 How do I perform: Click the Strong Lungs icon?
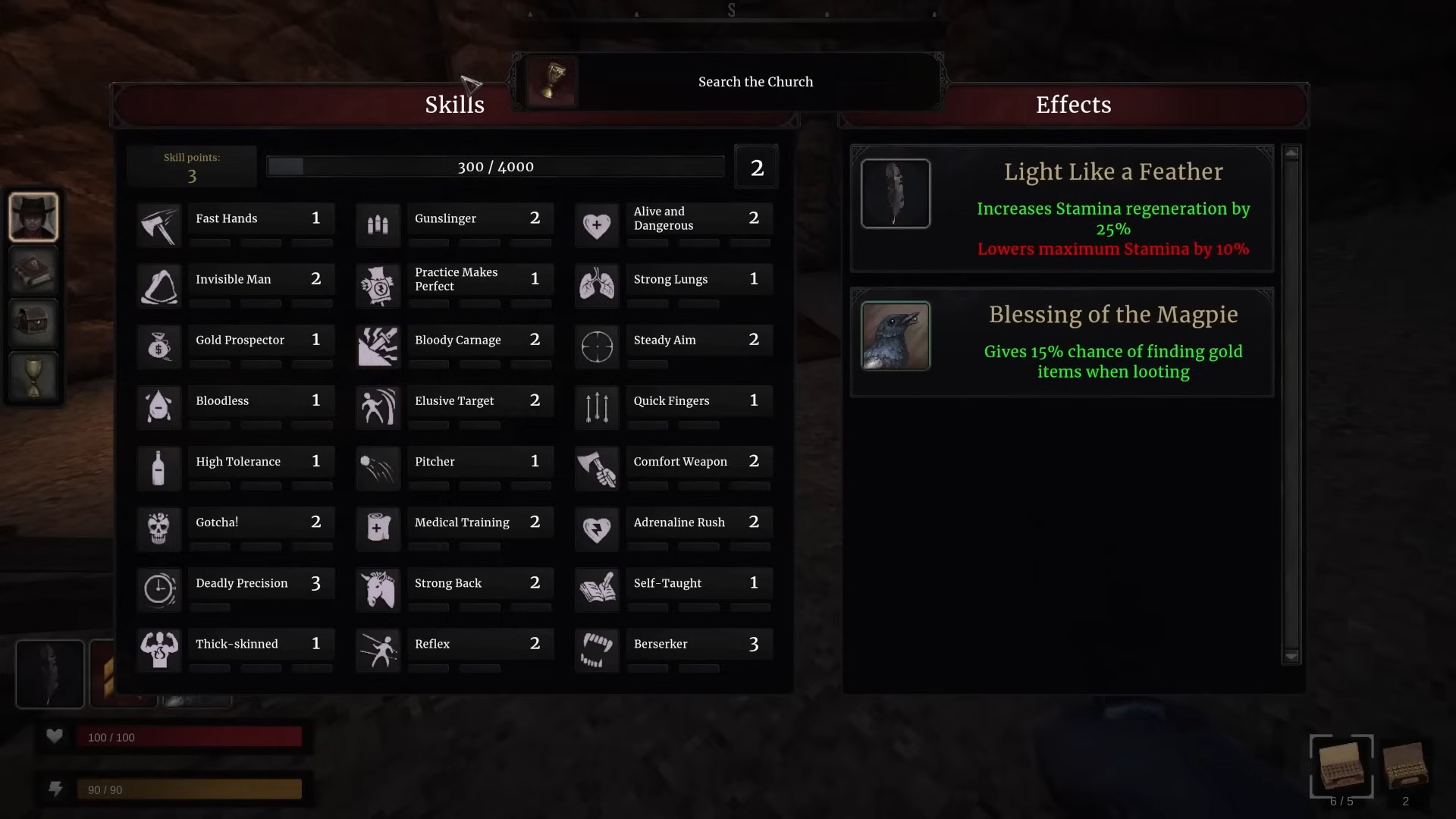tap(598, 286)
